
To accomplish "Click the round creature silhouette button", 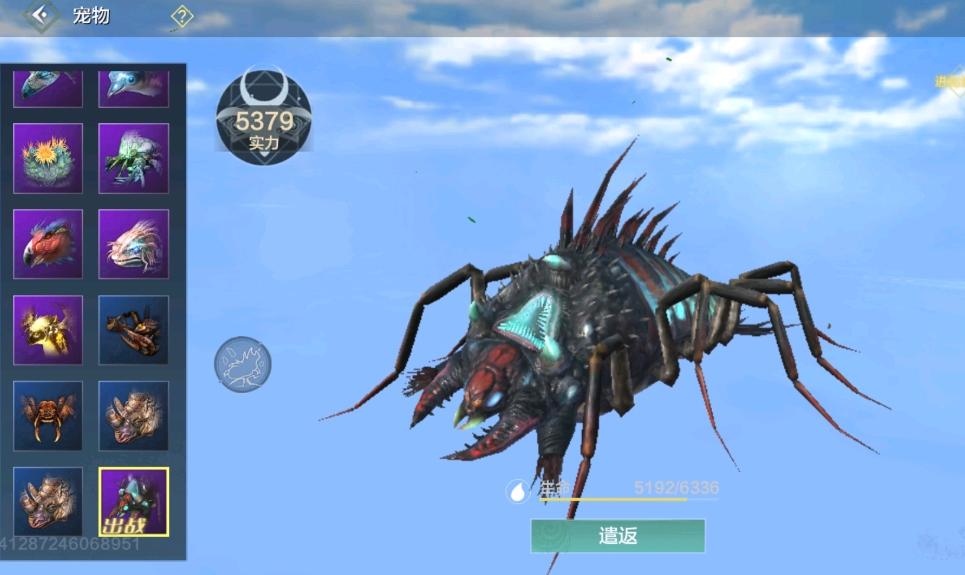I will [242, 364].
